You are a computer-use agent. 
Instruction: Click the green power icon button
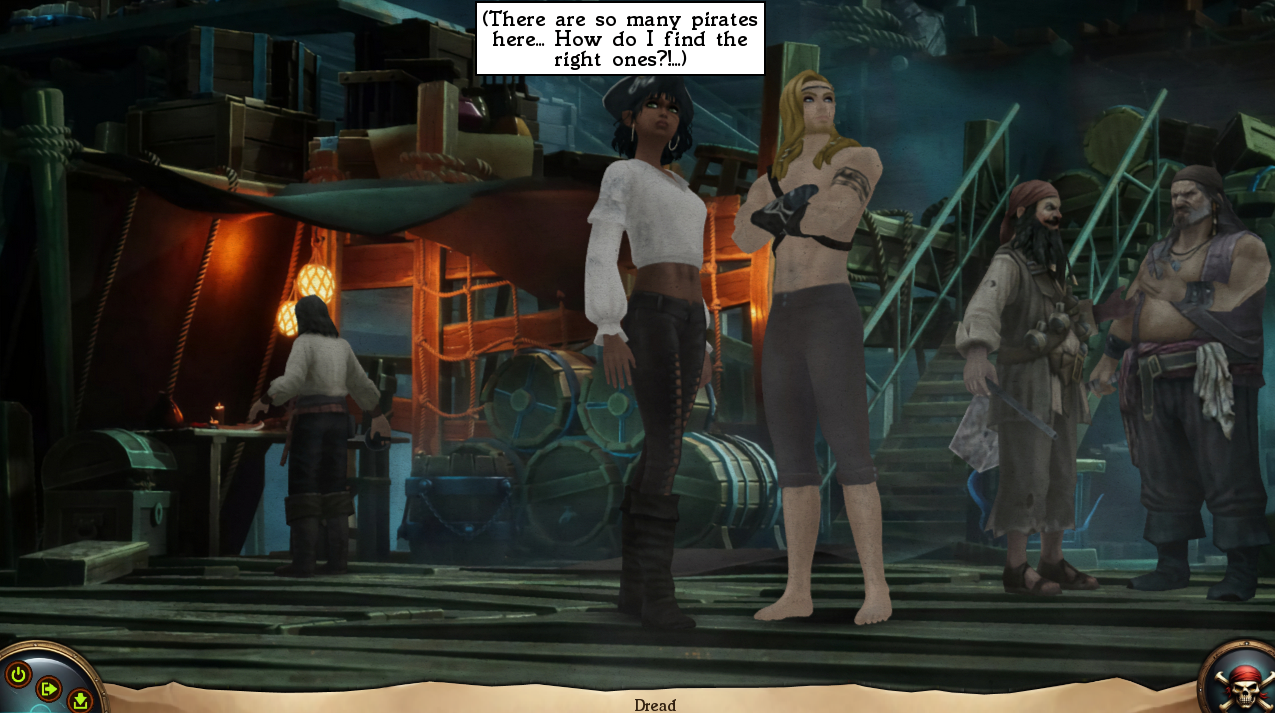pos(18,674)
